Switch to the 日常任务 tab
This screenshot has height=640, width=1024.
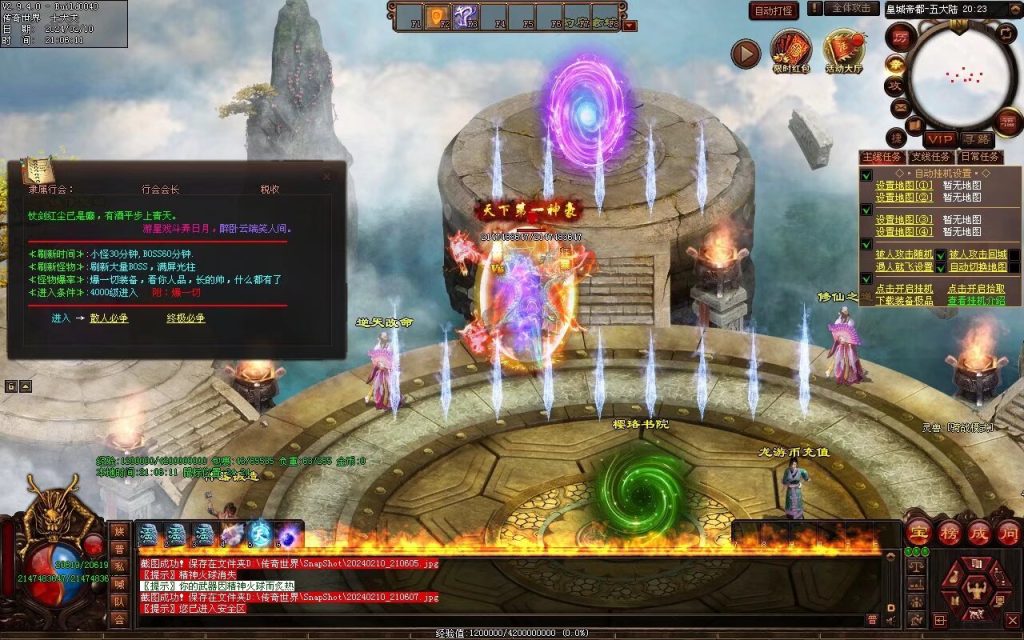click(979, 157)
